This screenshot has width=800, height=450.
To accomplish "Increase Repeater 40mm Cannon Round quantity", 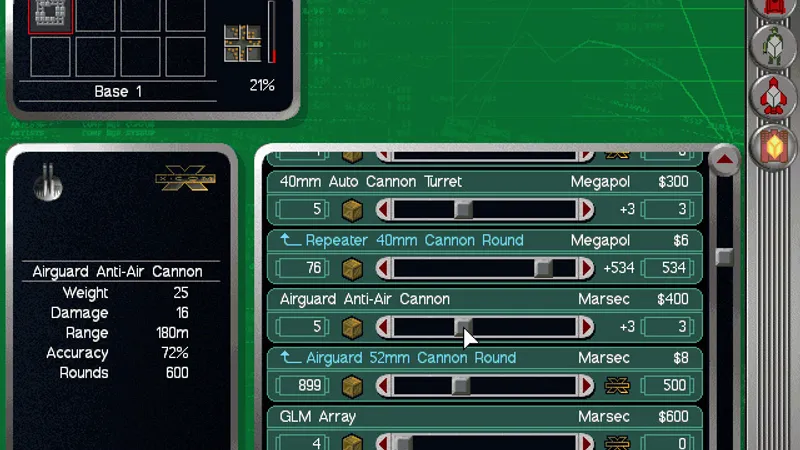I will [x=587, y=269].
